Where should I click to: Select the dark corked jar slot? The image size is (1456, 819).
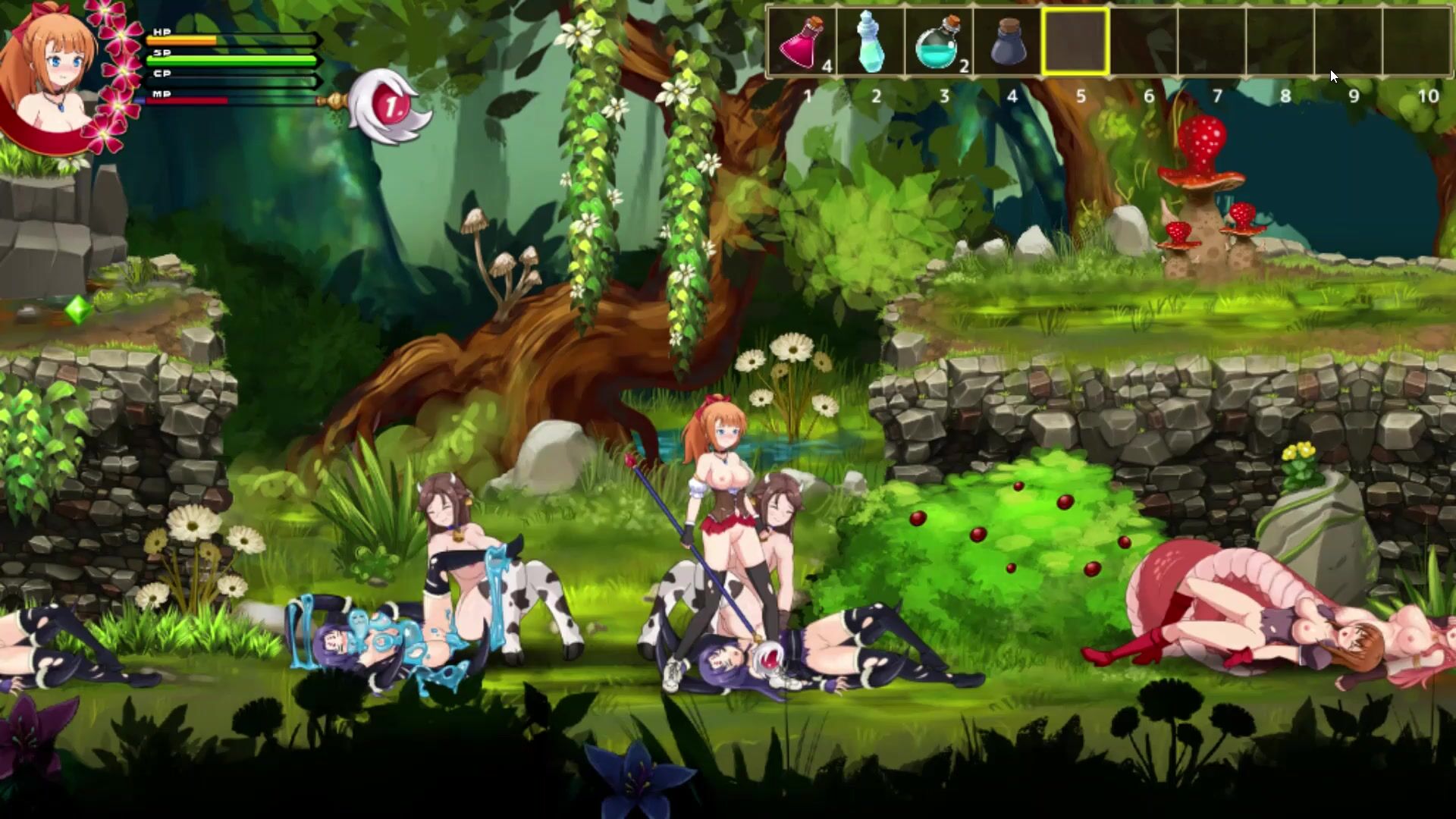[1007, 42]
